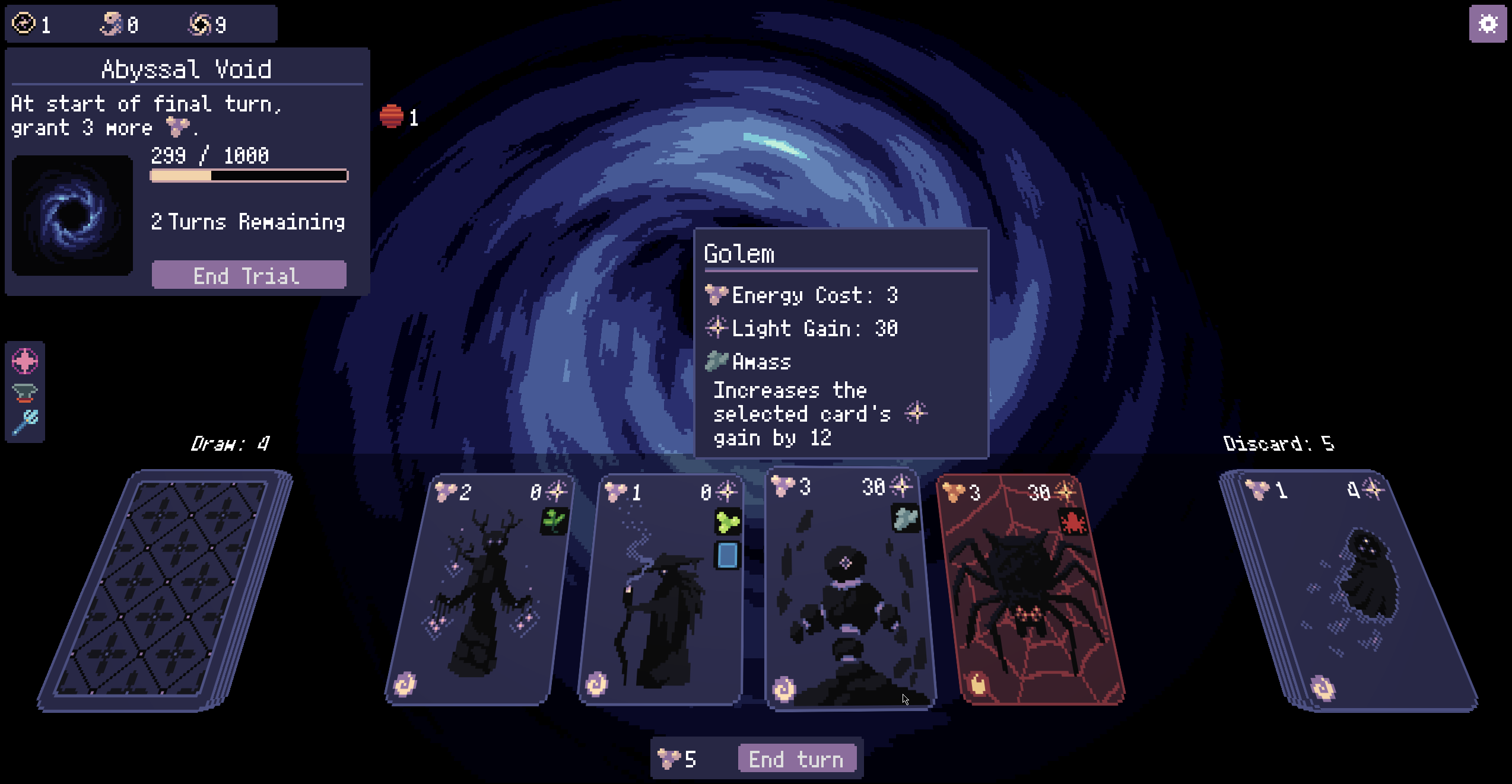
Task: Open the settings gear in the top right
Action: (x=1486, y=24)
